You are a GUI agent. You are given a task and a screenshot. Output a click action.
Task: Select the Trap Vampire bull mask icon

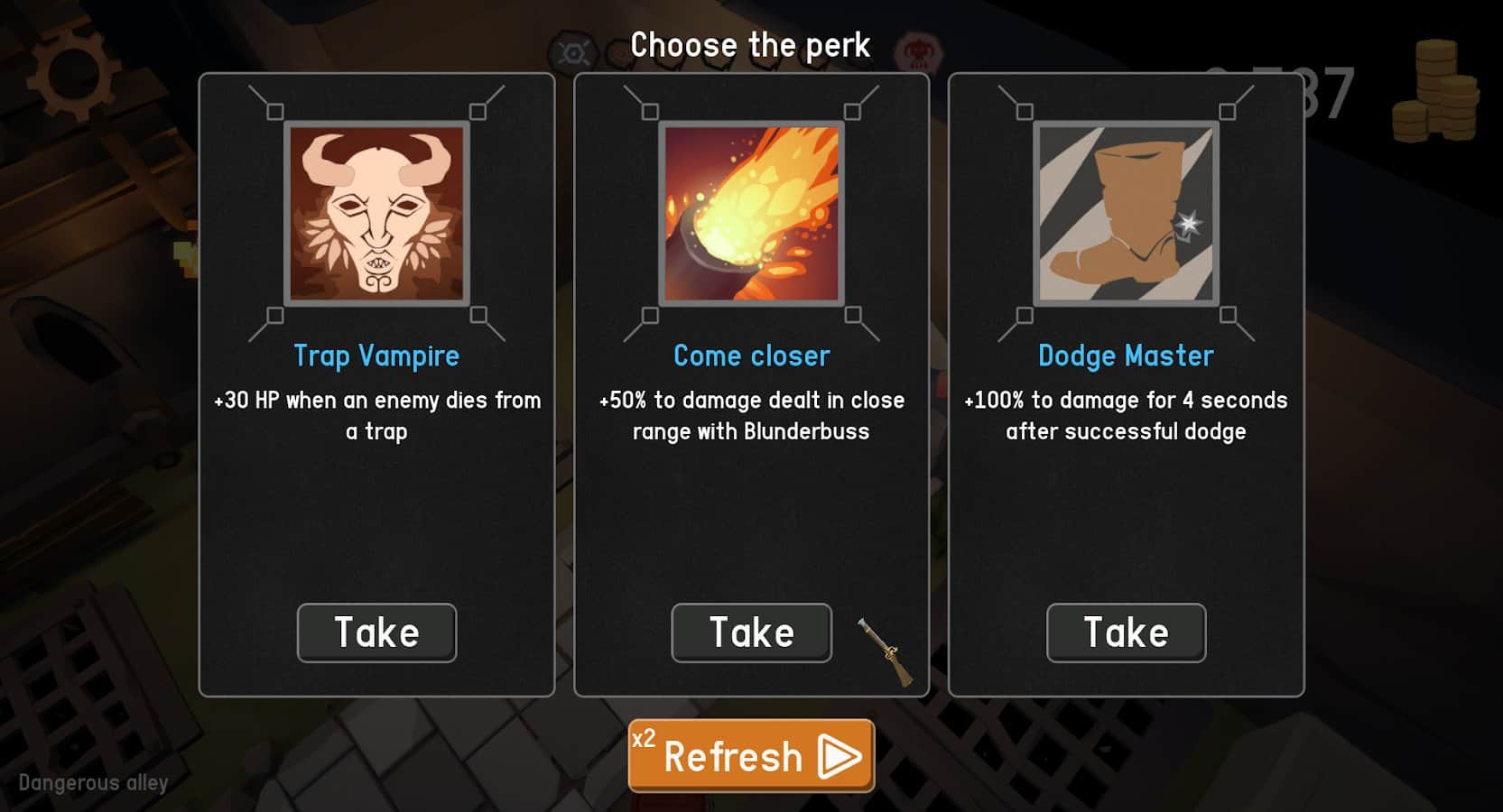376,214
